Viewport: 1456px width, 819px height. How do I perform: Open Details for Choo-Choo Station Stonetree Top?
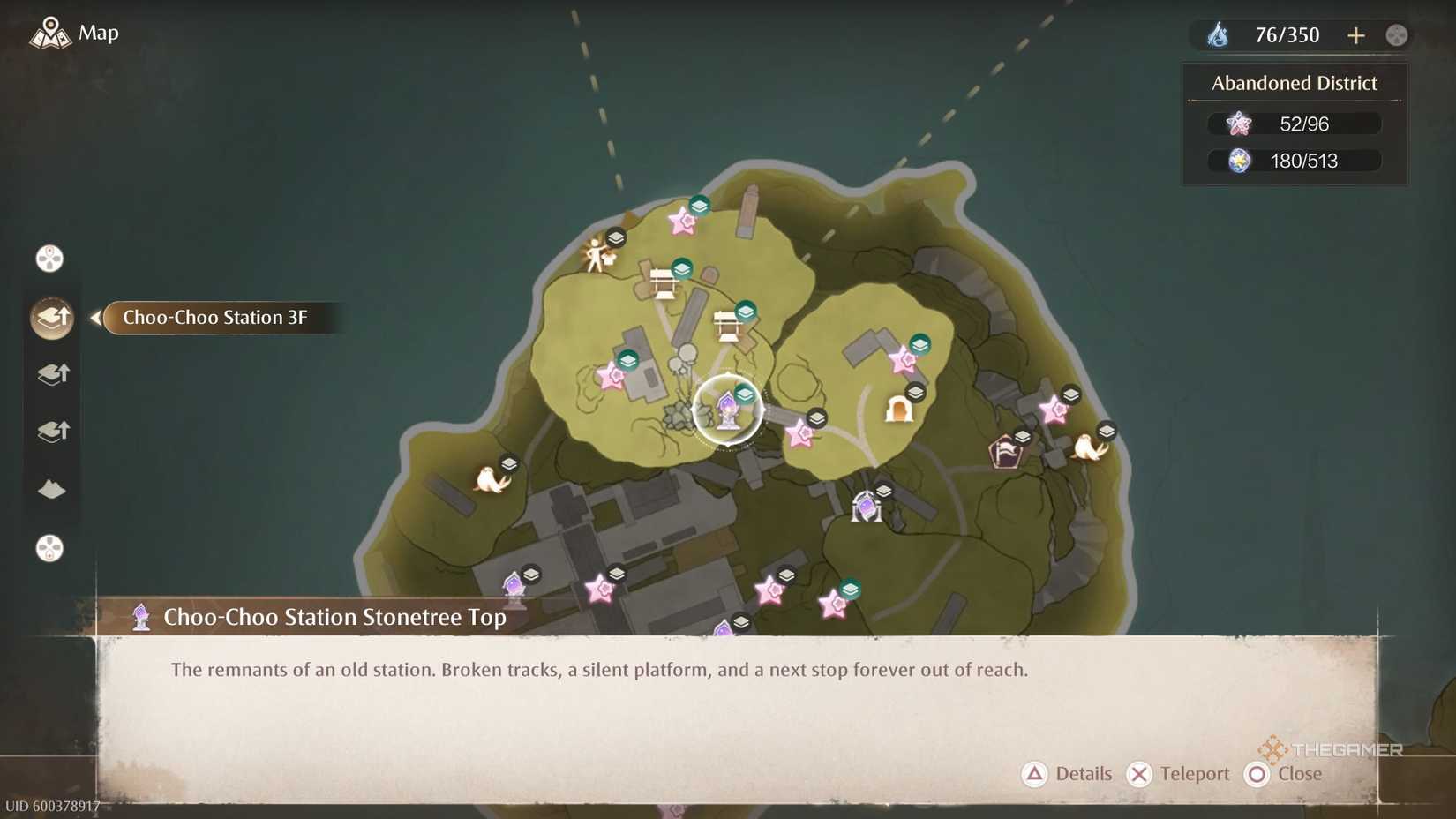pyautogui.click(x=1067, y=774)
